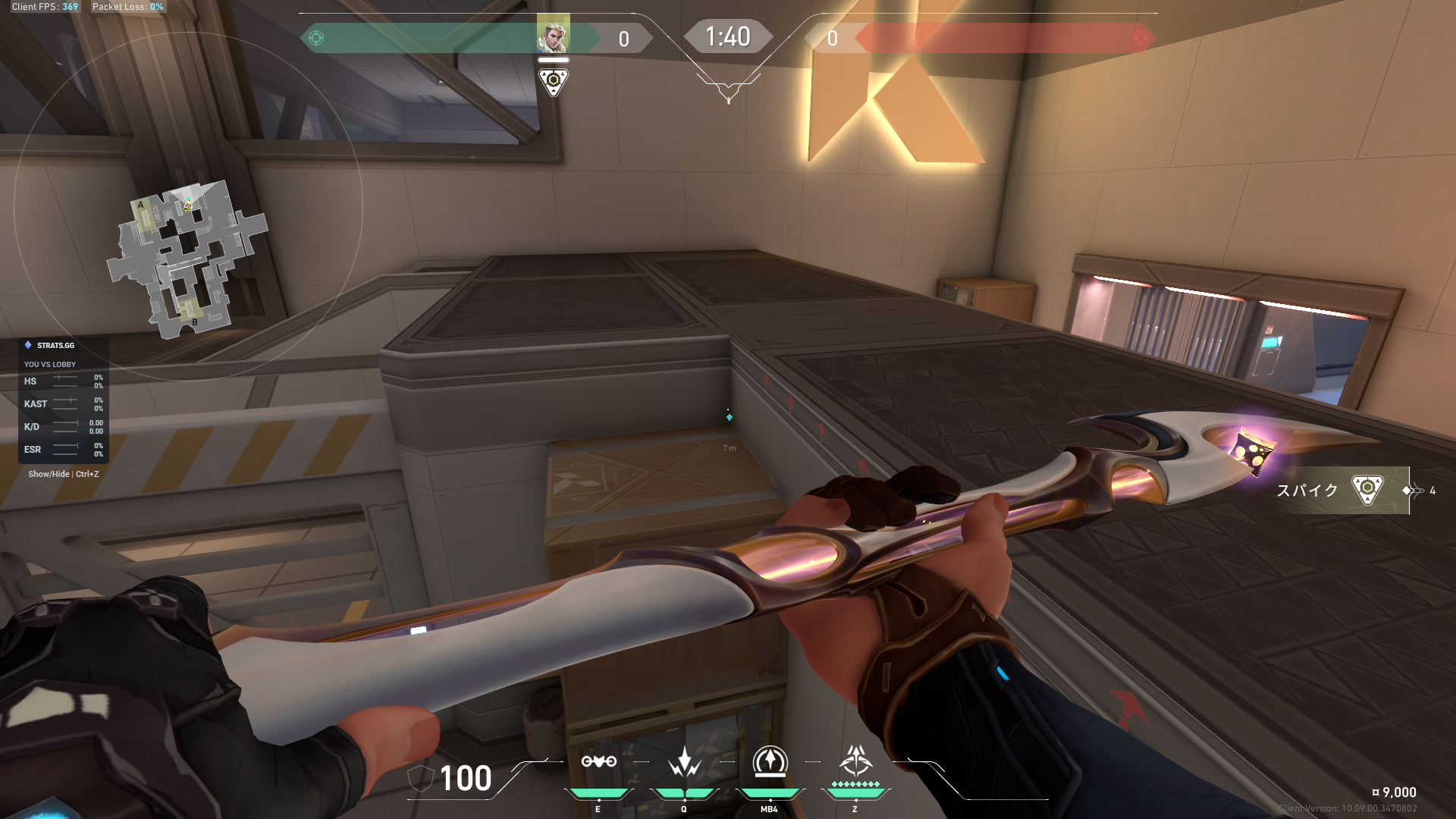Open the Strats.gg overlay header

coord(55,346)
